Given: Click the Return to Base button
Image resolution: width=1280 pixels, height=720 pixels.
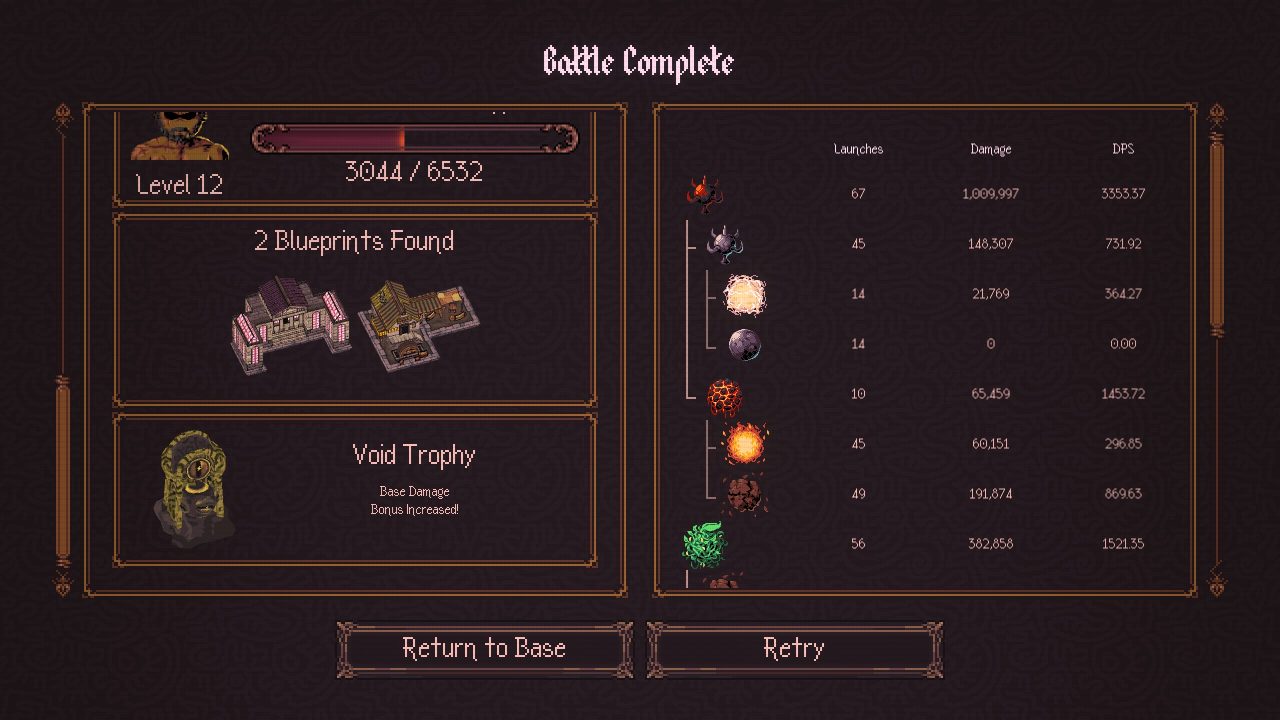Looking at the screenshot, I should [x=484, y=649].
